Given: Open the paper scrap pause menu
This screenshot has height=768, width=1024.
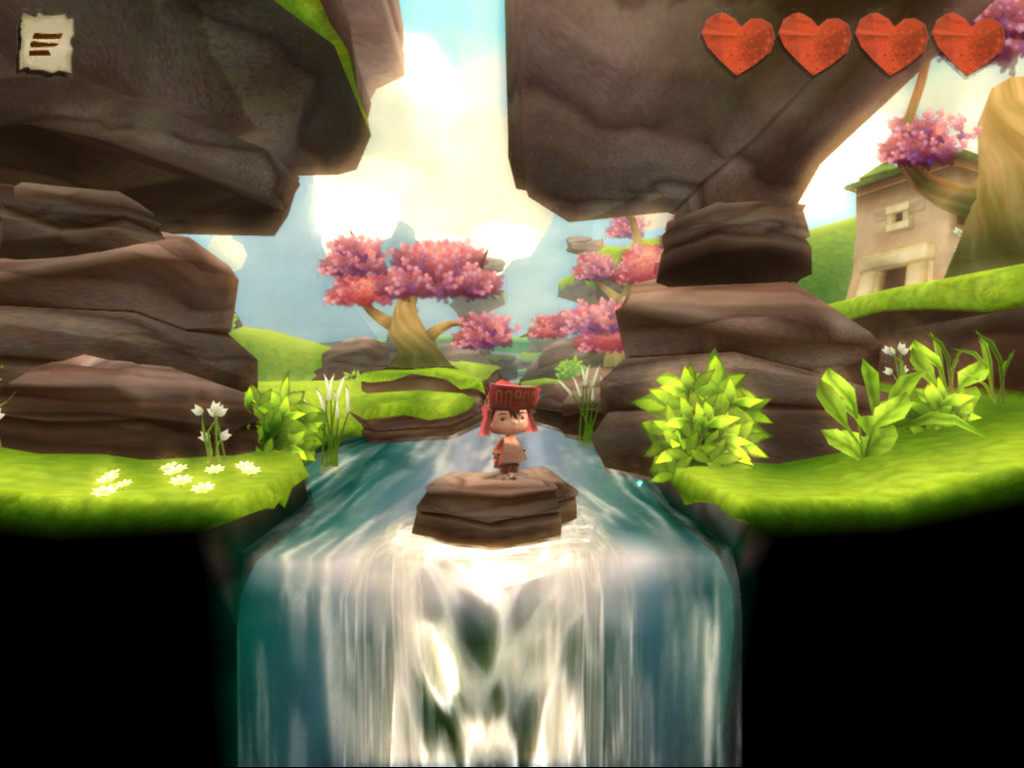Looking at the screenshot, I should [46, 43].
